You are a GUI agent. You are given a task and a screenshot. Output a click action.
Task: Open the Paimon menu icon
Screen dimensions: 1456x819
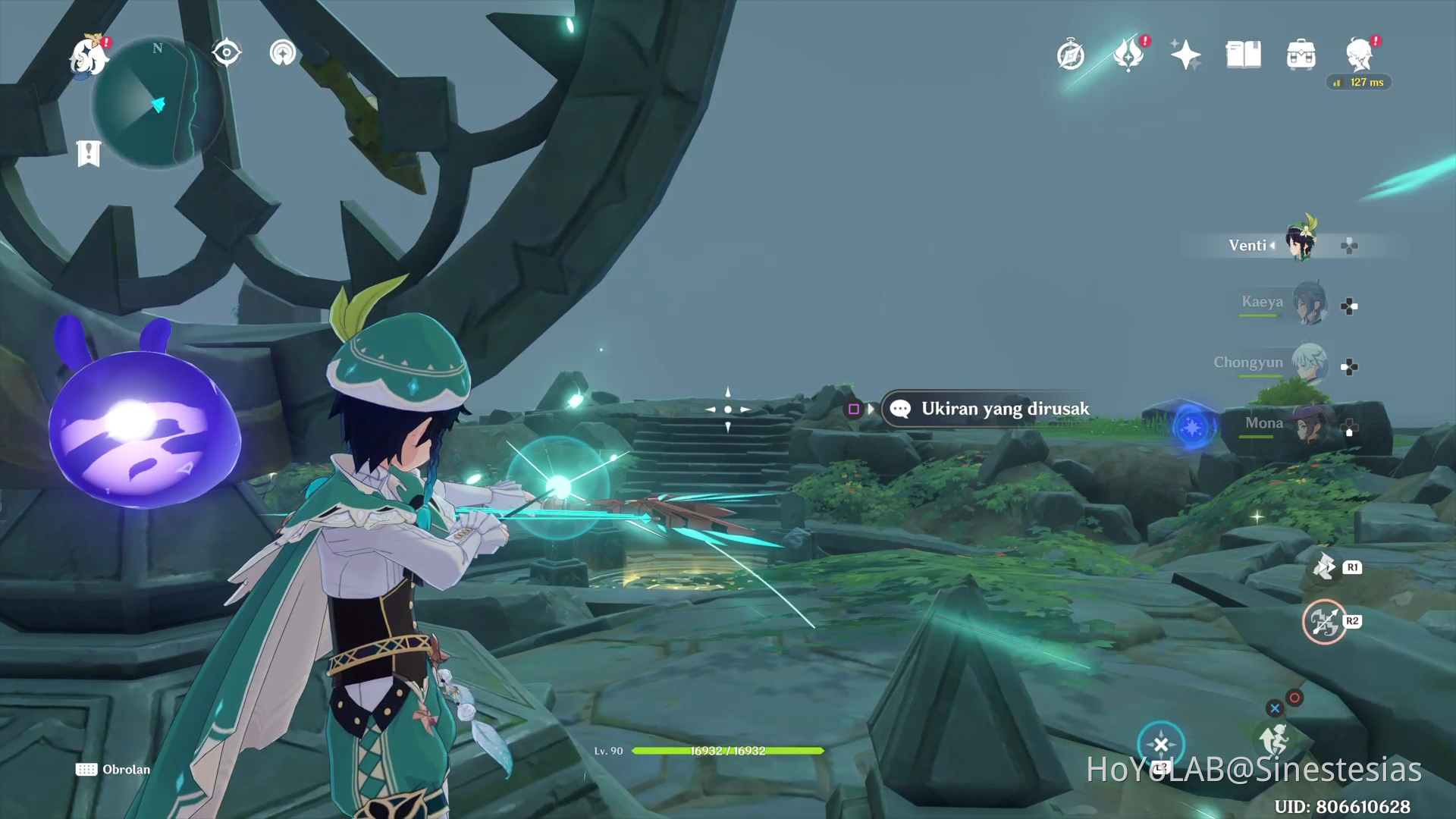pyautogui.click(x=89, y=55)
